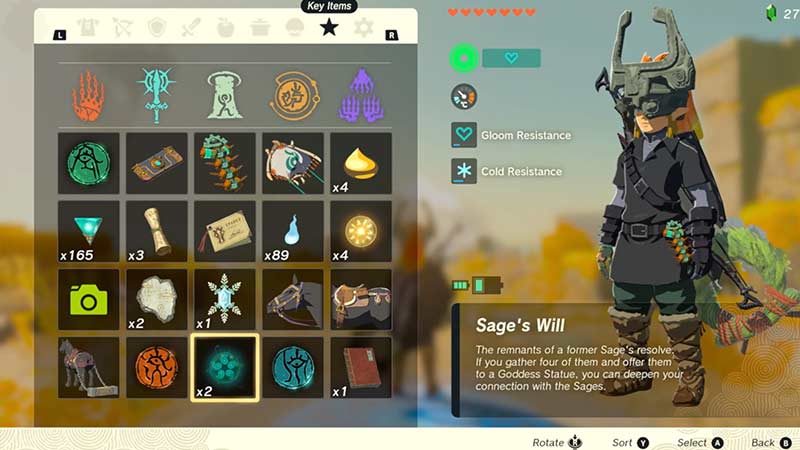Image resolution: width=800 pixels, height=450 pixels.
Task: Choose the paraglider item slot
Action: click(293, 163)
